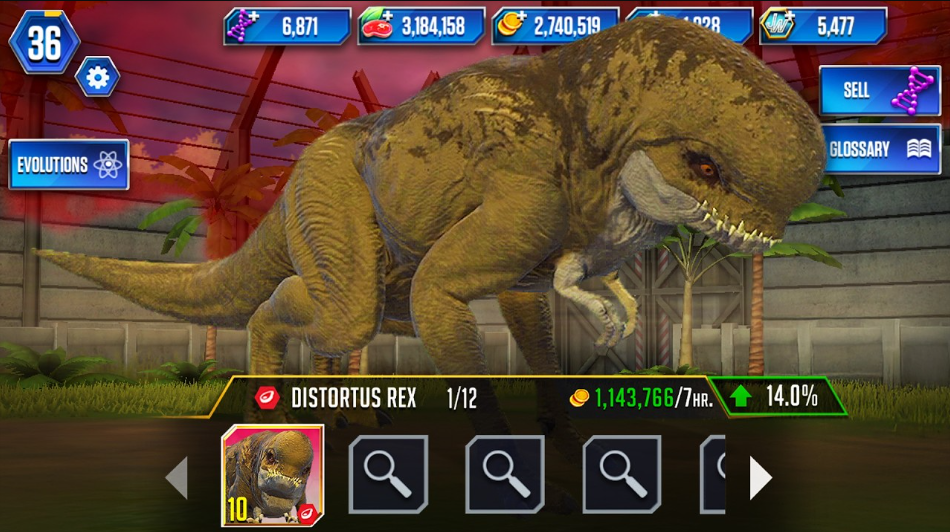Add more food from the meat counter
This screenshot has width=950, height=532.
377,26
